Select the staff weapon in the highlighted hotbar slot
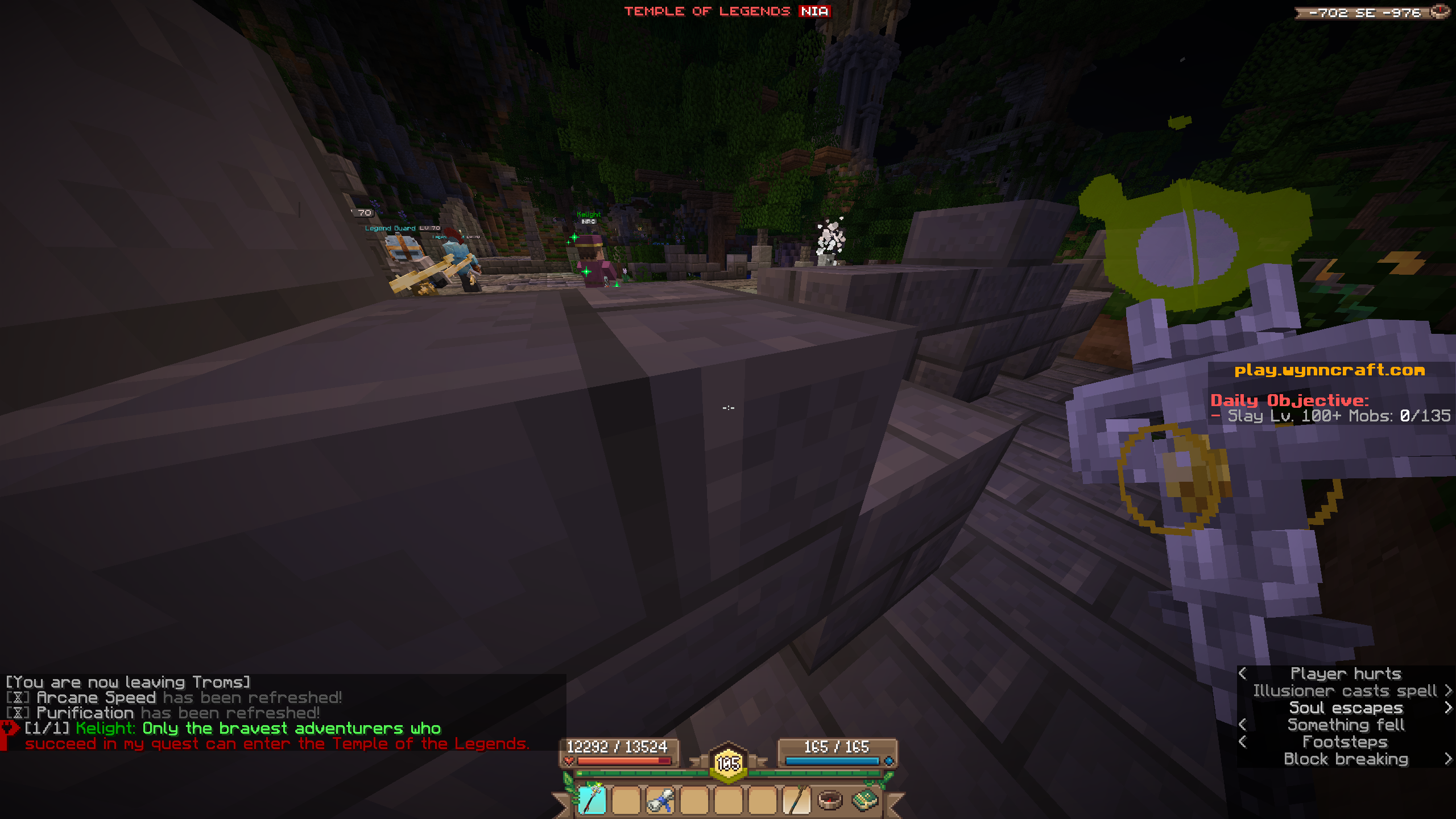The image size is (1456, 819). point(591,800)
